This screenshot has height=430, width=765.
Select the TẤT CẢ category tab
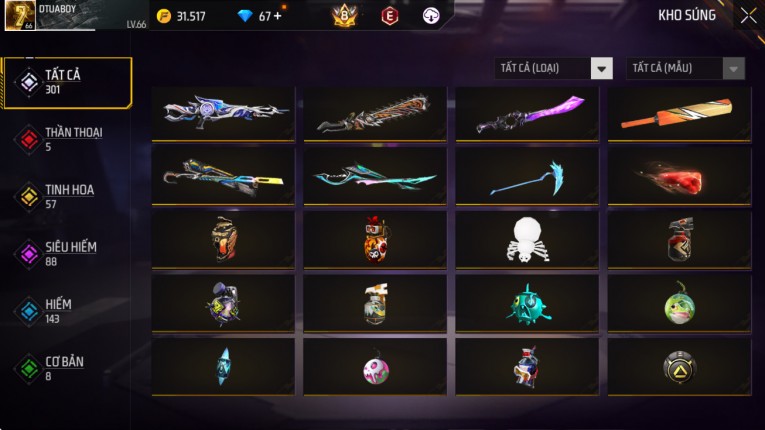pyautogui.click(x=68, y=81)
